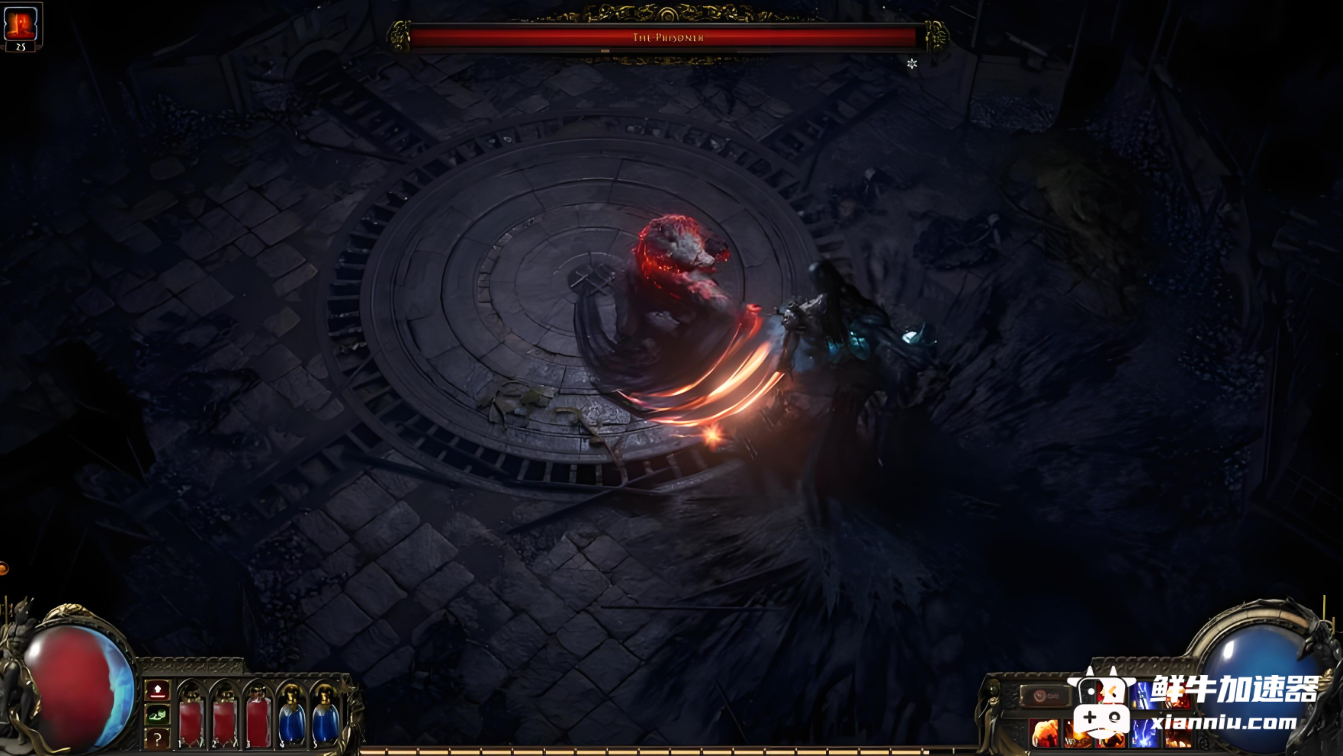Screen dimensions: 1343x756
Task: Drink the blue mana flask numbered 4
Action: tap(292, 718)
